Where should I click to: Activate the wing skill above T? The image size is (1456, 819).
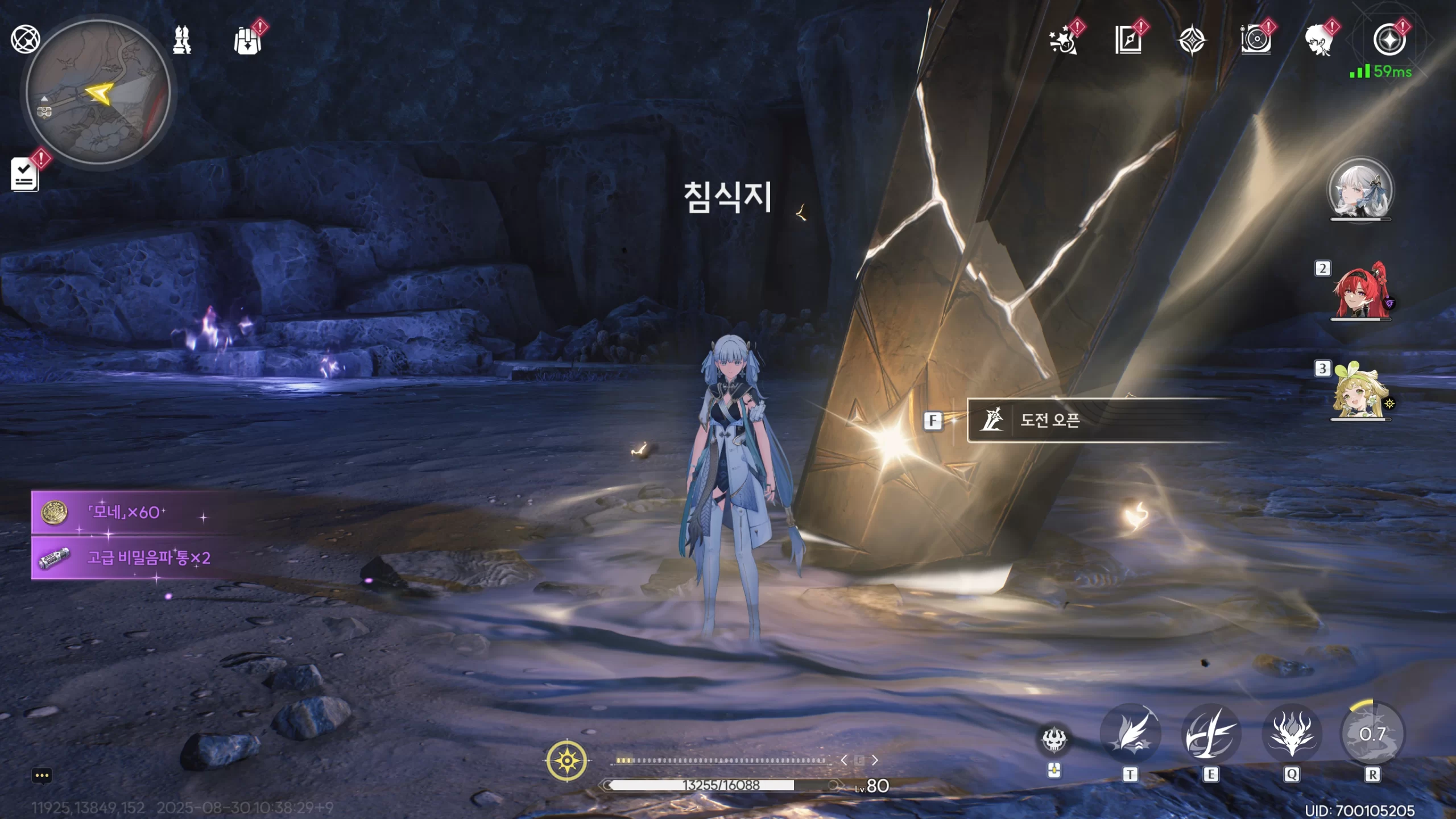point(1130,734)
